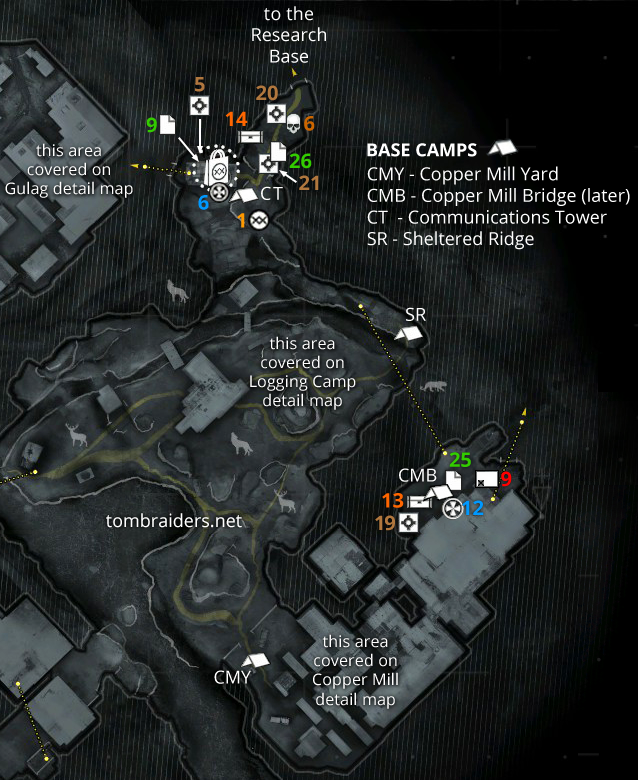The image size is (638, 780).
Task: Select the red 9 map marker icon
Action: click(486, 479)
